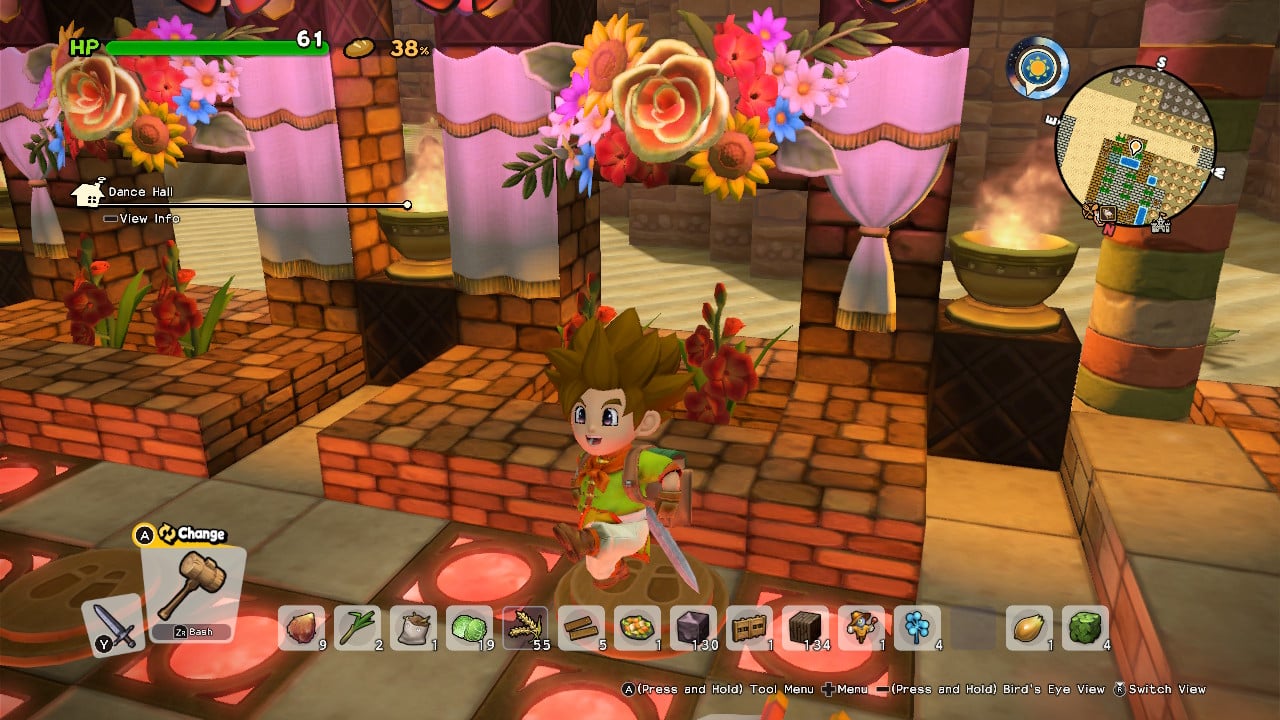1280x720 pixels.
Task: Select the wheat bundle hotbar slot
Action: coord(526,628)
